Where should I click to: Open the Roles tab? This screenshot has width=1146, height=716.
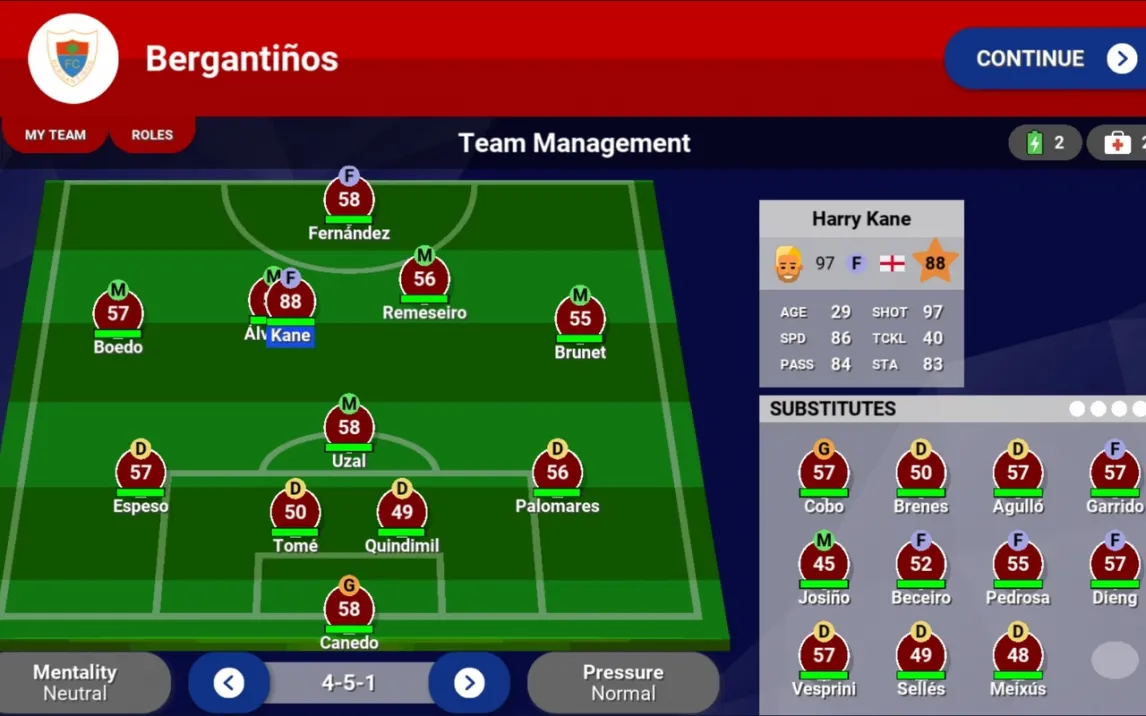[x=152, y=135]
